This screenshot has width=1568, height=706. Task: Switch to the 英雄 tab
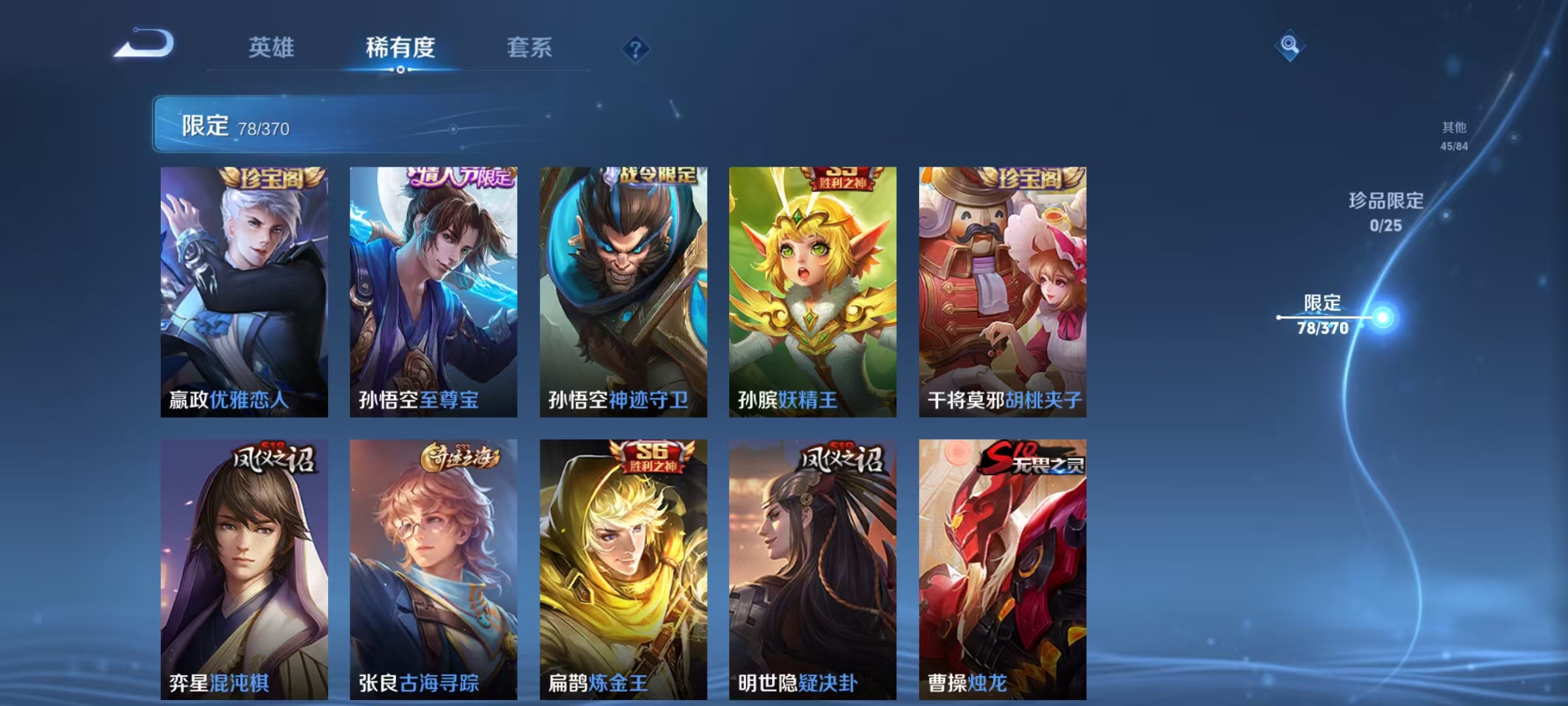272,47
